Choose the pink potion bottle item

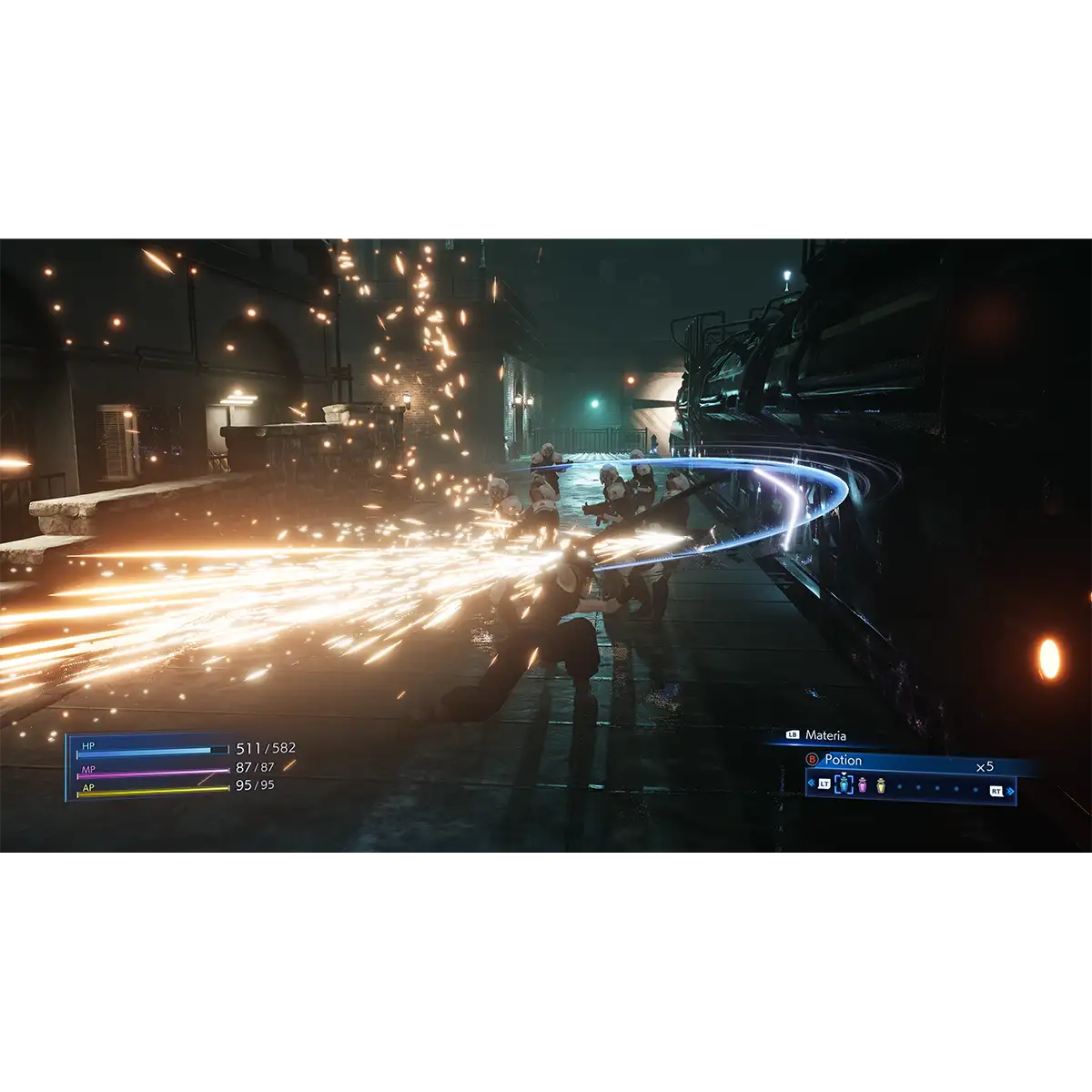[863, 784]
